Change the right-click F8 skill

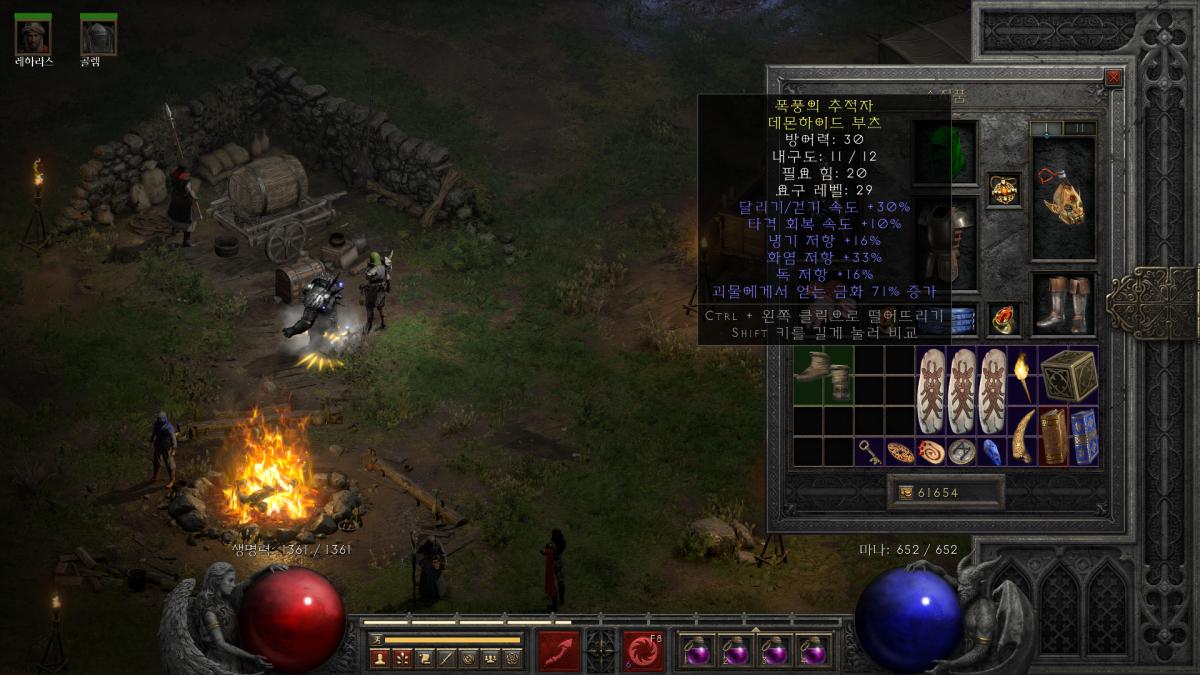(x=643, y=650)
